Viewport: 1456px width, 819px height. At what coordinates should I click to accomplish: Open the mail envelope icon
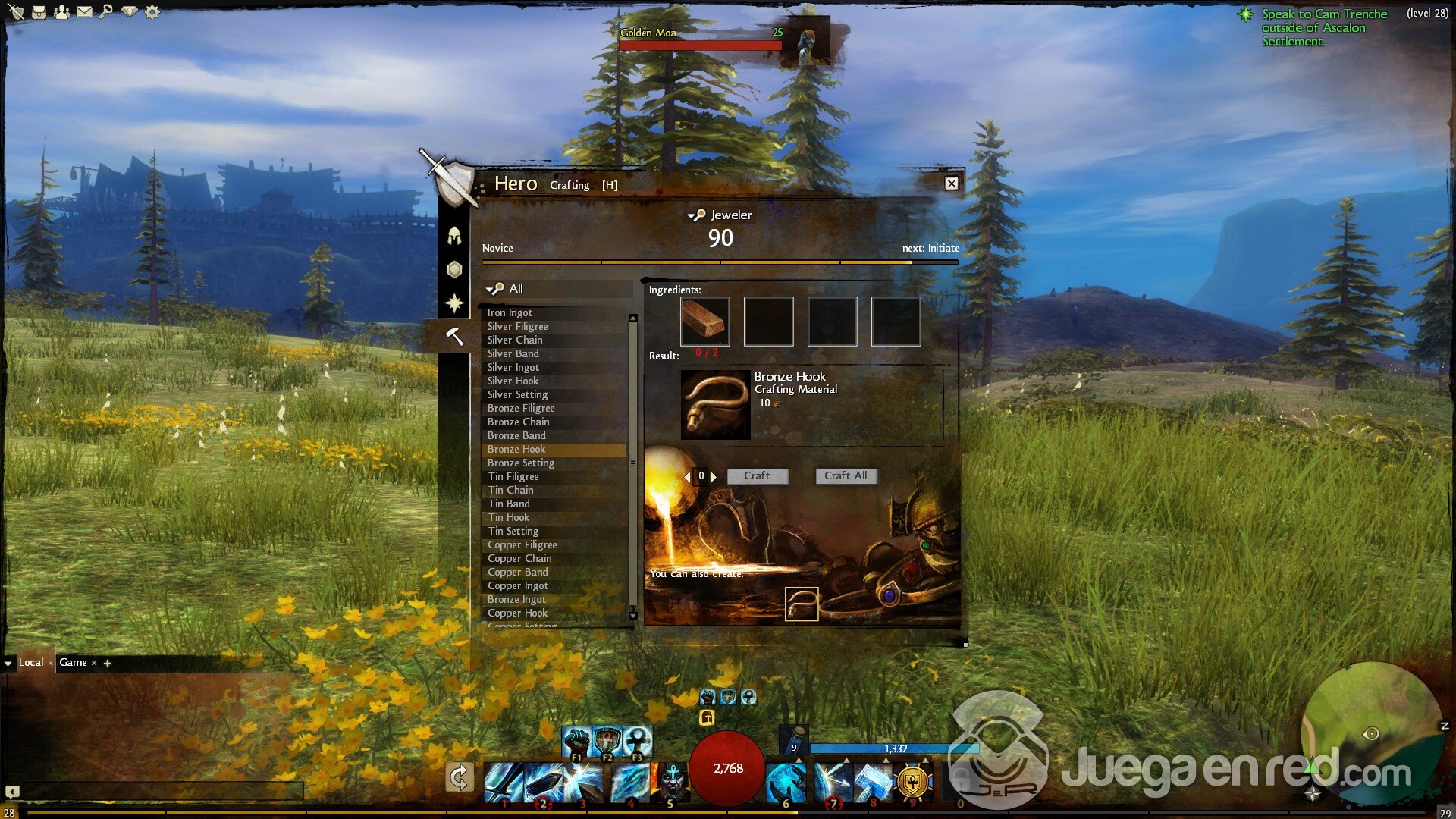pyautogui.click(x=84, y=11)
